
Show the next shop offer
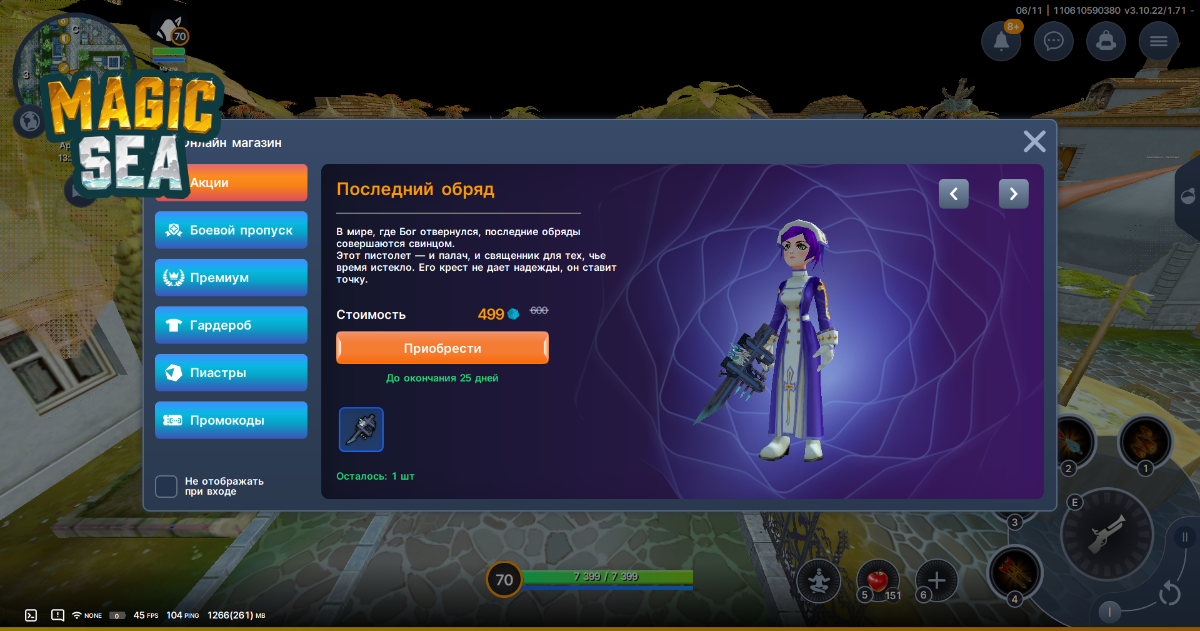click(x=1014, y=194)
